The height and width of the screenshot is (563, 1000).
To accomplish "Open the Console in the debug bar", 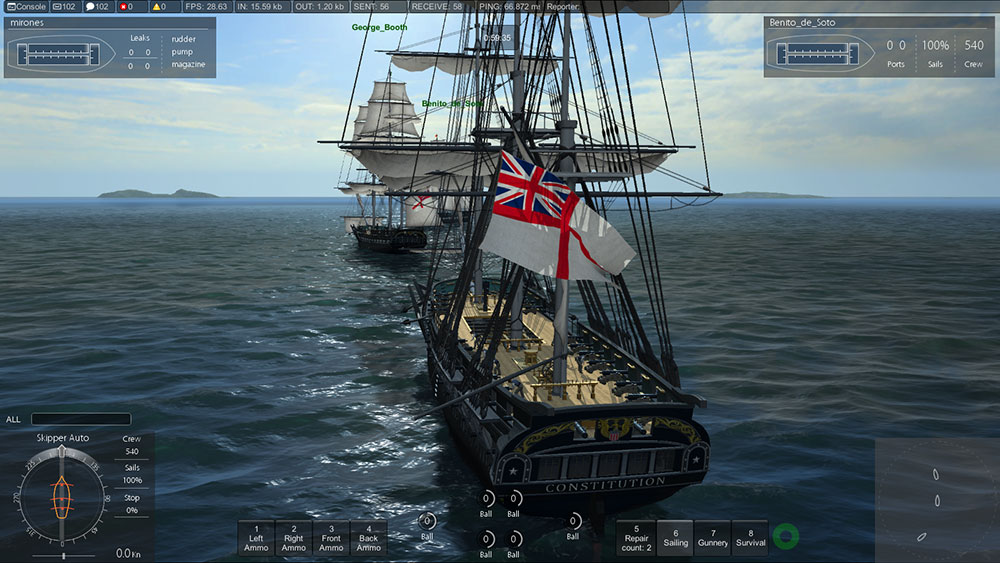I will tap(25, 6).
